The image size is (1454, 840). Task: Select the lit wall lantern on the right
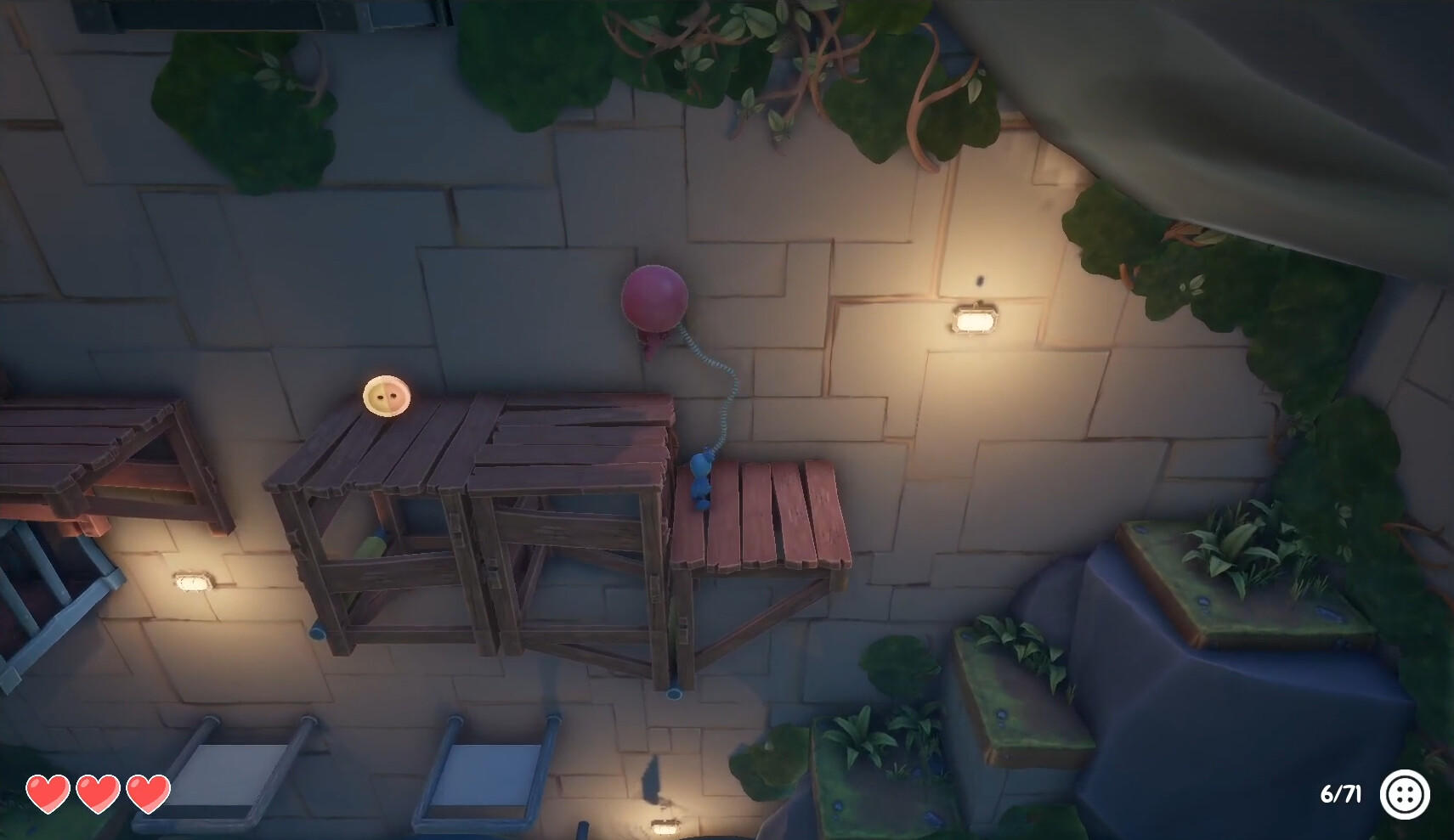(974, 323)
